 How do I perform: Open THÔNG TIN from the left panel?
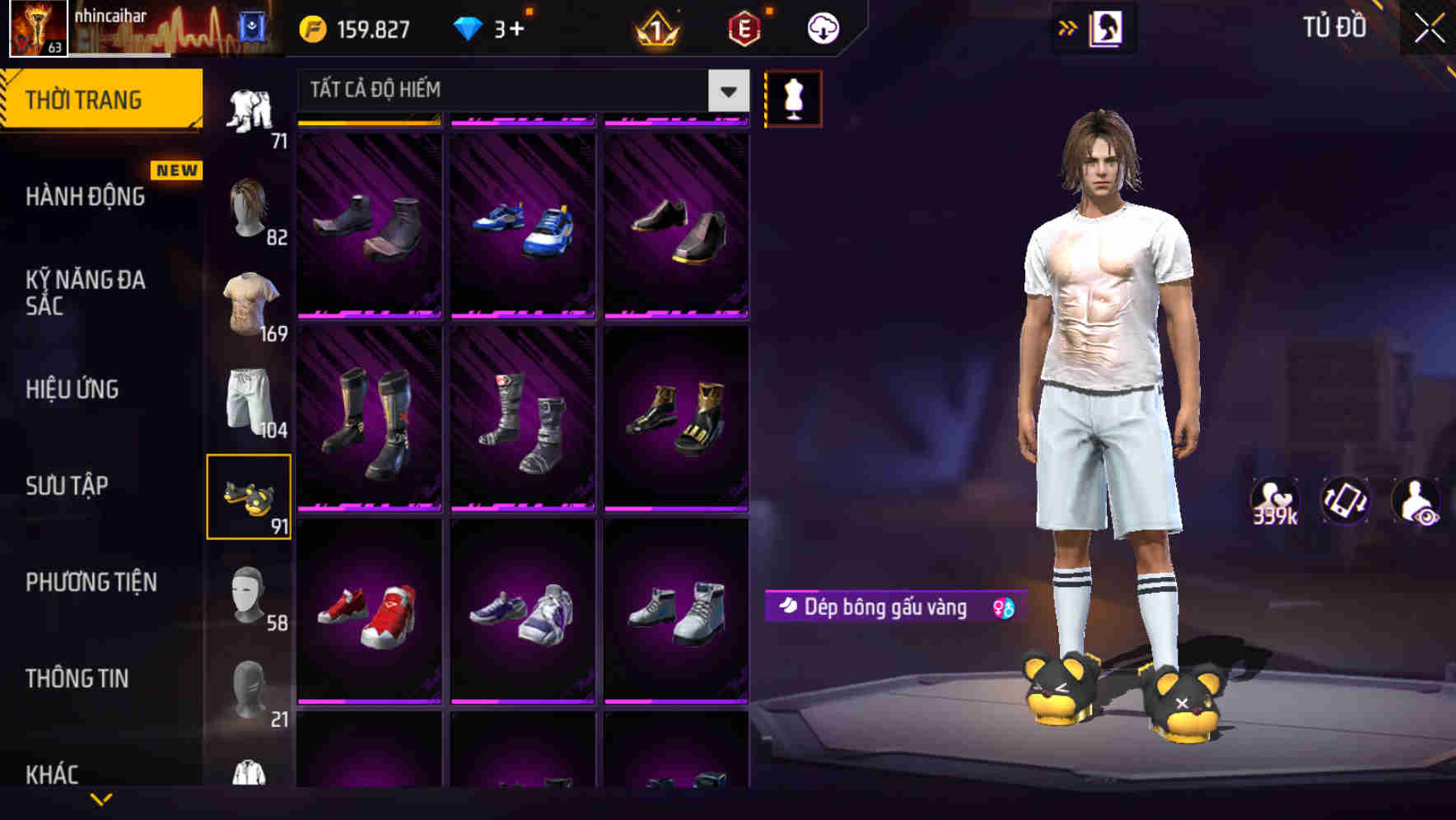pyautogui.click(x=78, y=678)
